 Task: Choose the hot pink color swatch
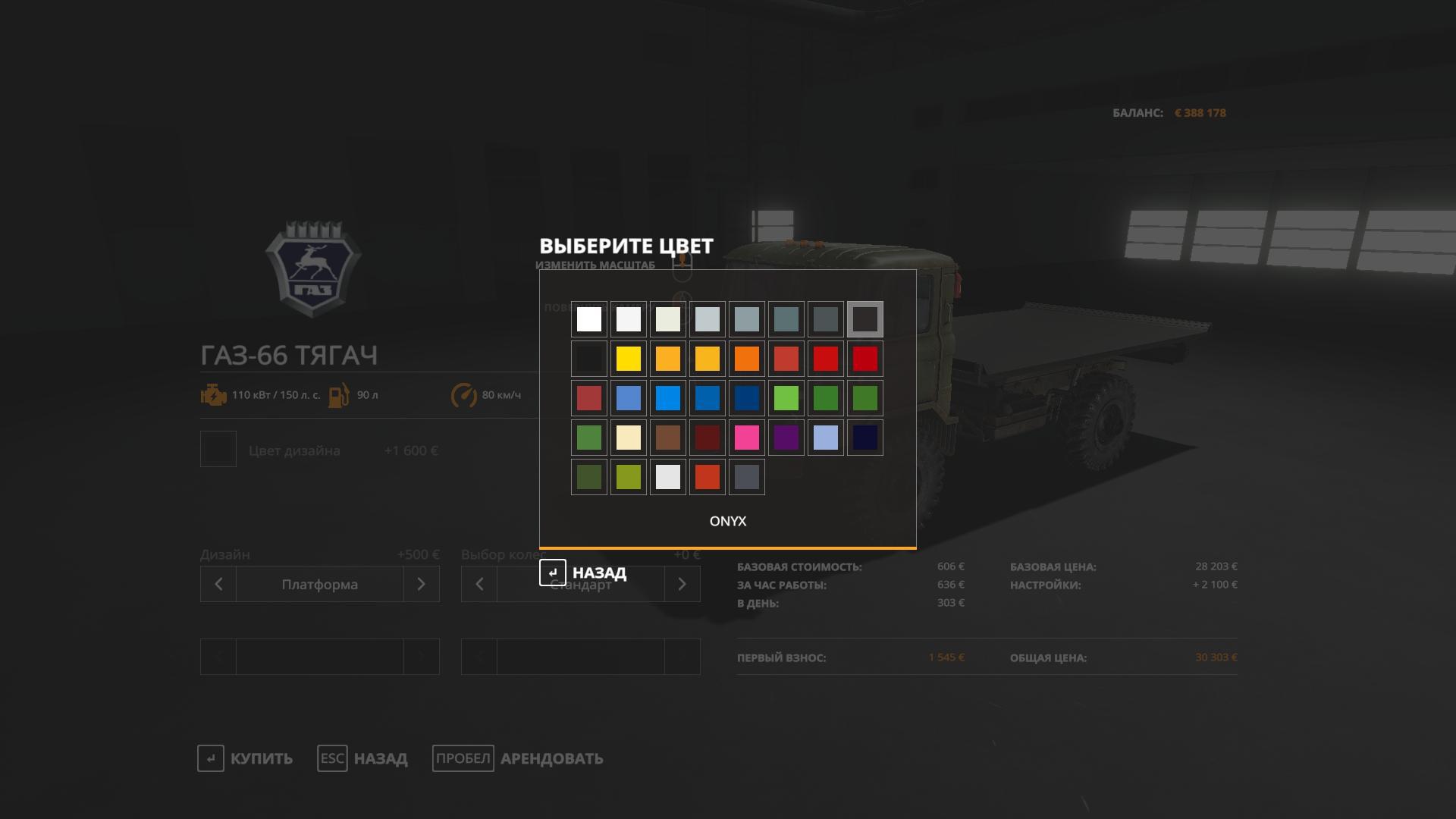(x=747, y=438)
